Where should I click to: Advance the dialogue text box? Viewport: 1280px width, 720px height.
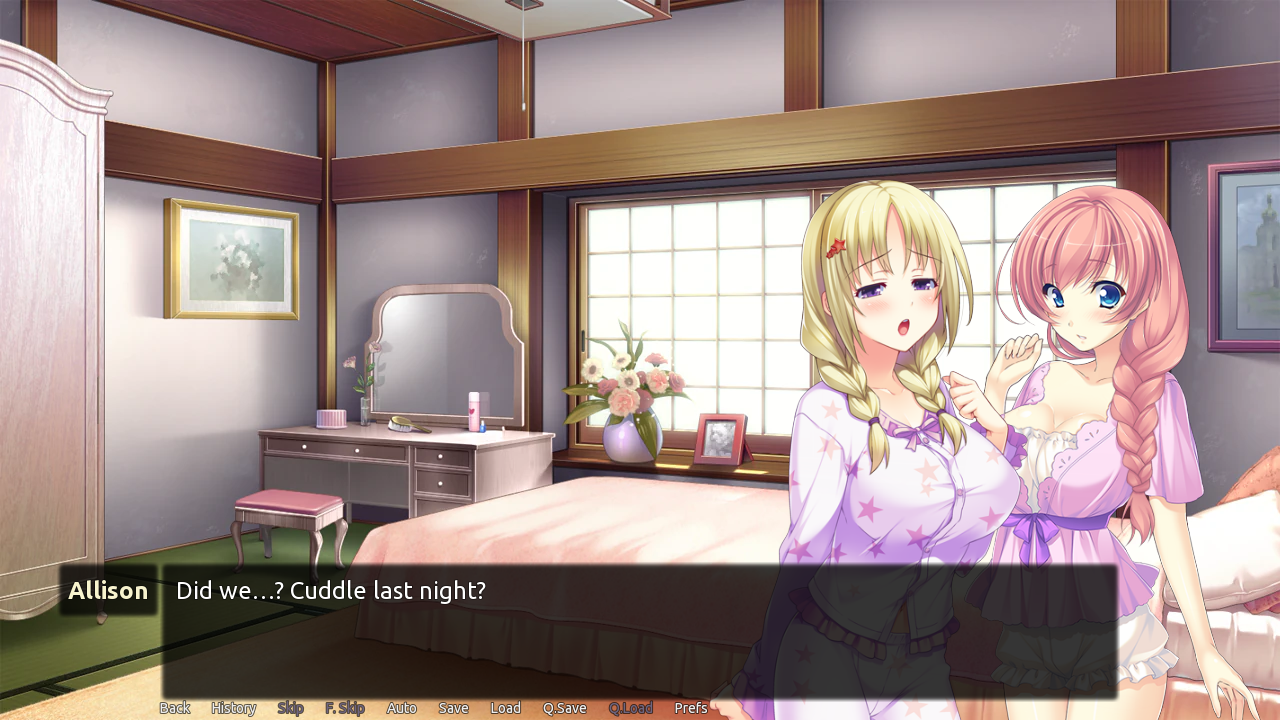[638, 632]
